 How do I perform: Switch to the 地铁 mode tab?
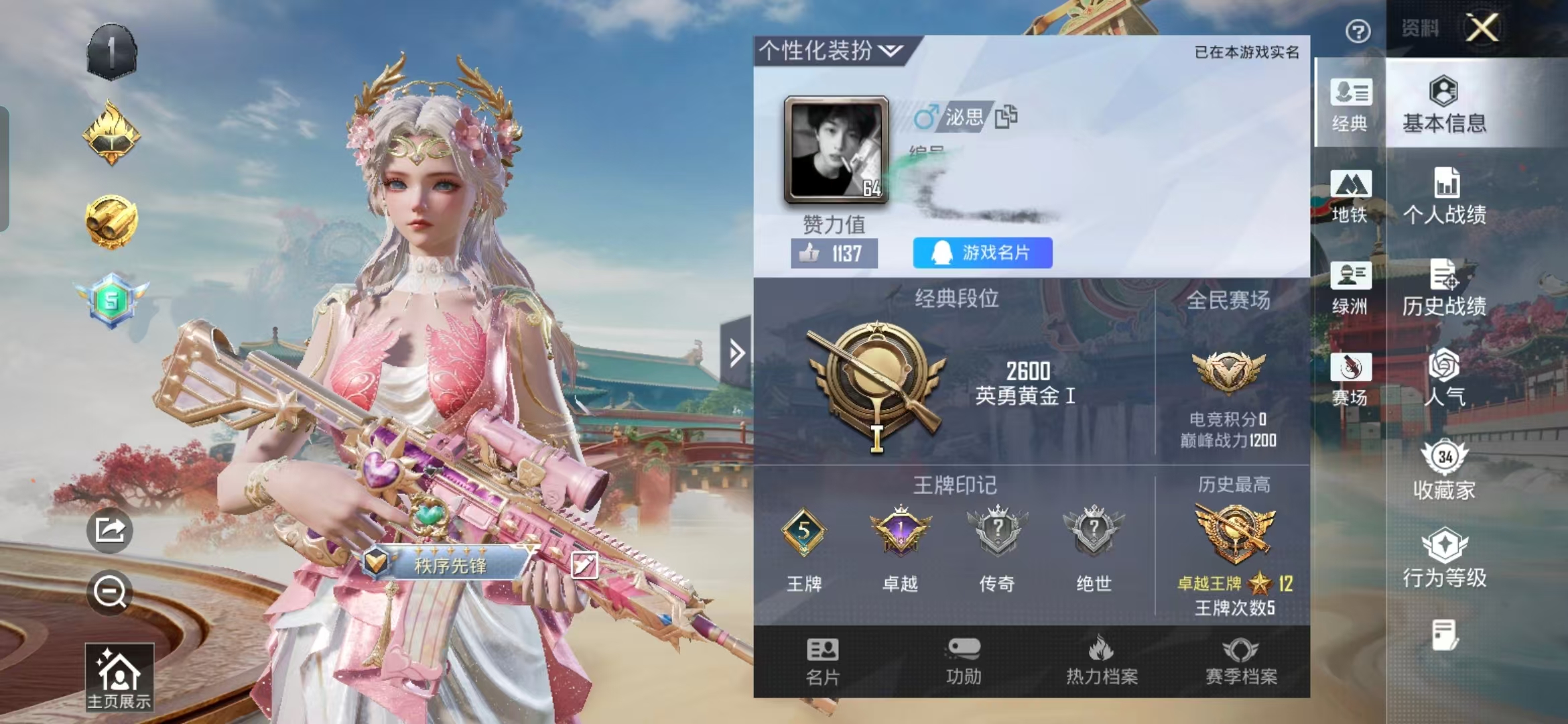click(x=1350, y=196)
